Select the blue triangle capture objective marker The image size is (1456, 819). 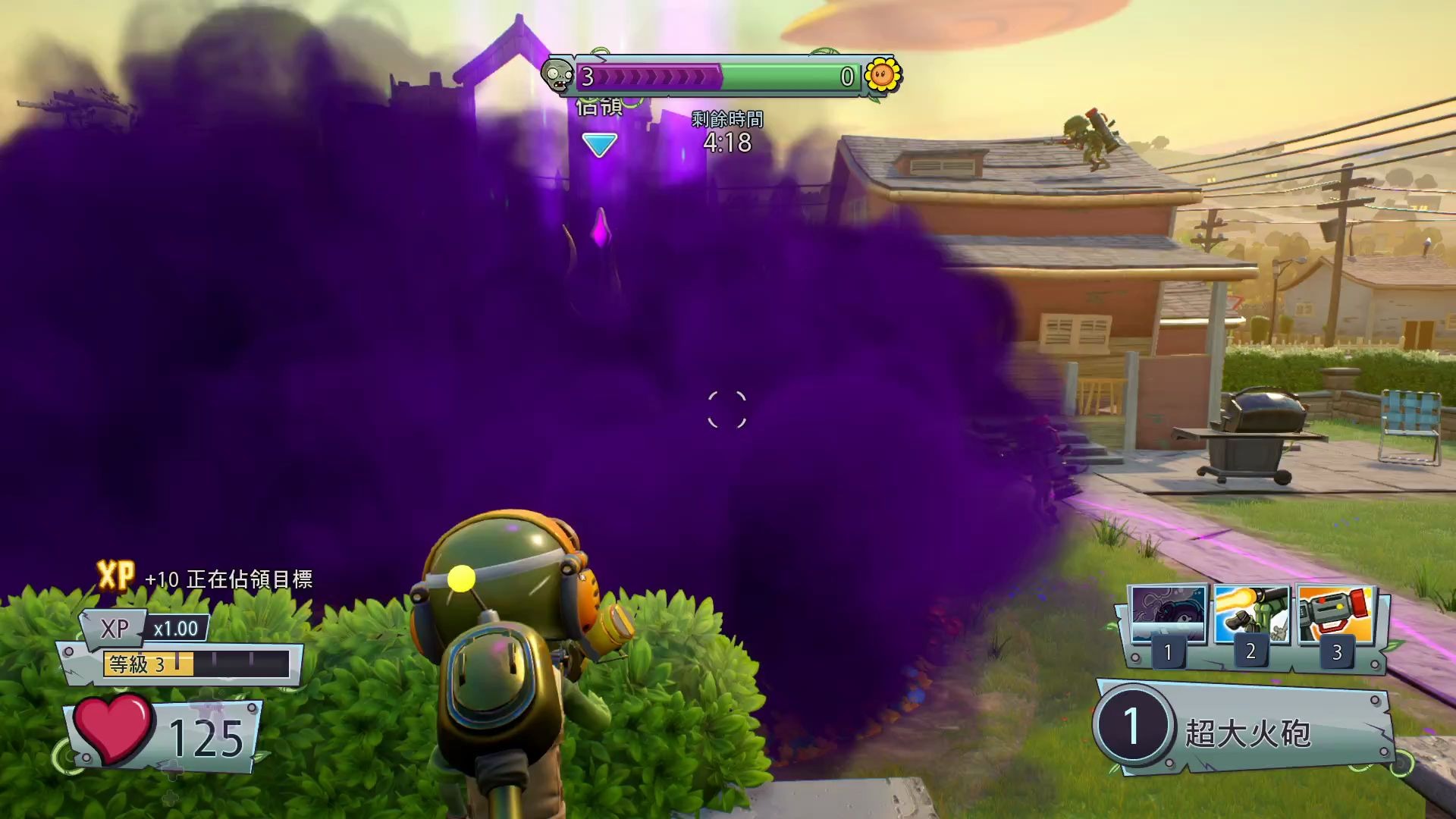[599, 144]
